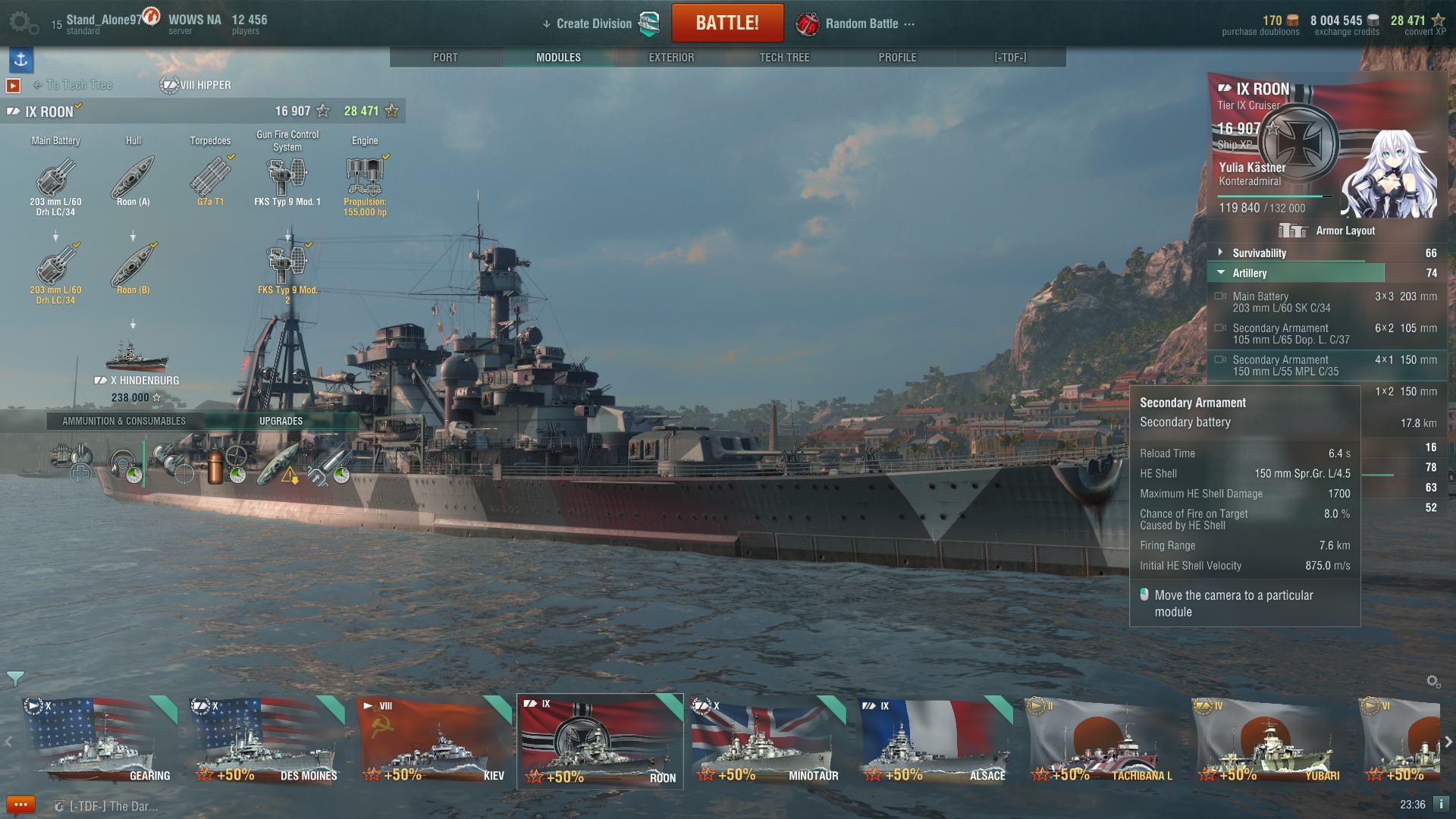Switch to Ammunition & Consumables tab
This screenshot has width=1456, height=819.
[124, 421]
